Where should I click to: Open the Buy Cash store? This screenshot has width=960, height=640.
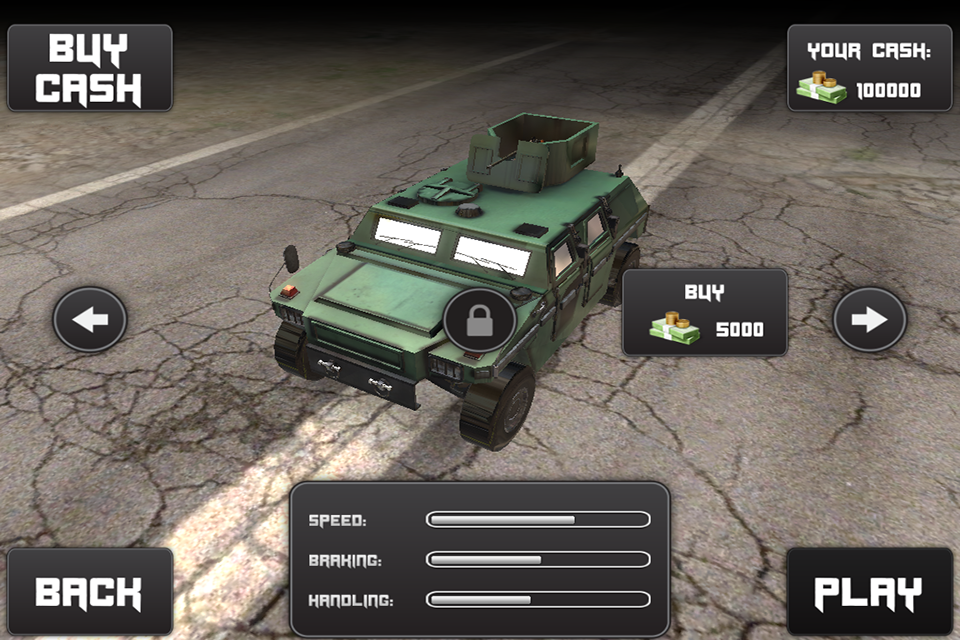(x=90, y=68)
